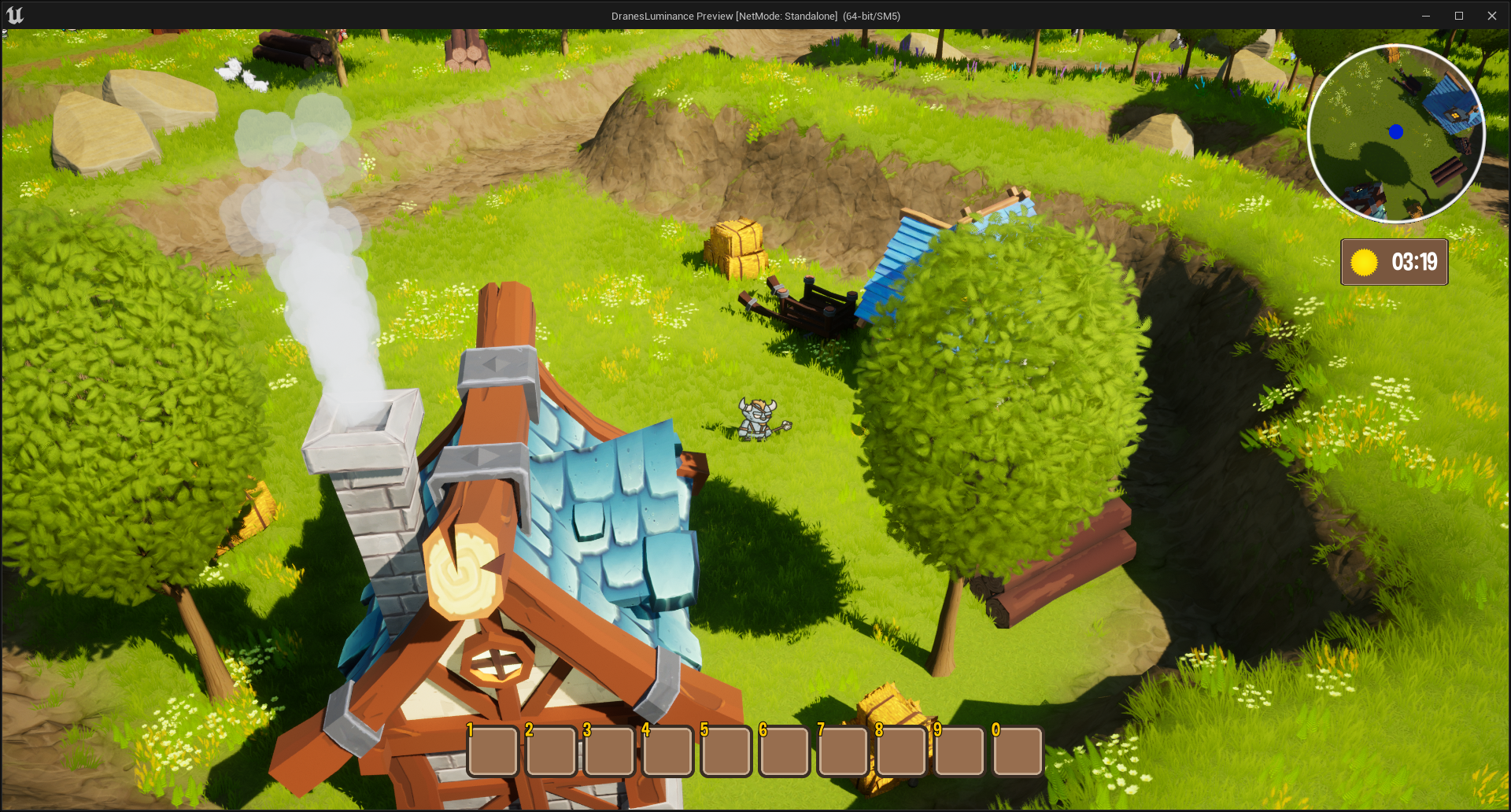This screenshot has height=812, width=1511.
Task: Pick hotbar slot labeled 6
Action: pyautogui.click(x=785, y=751)
